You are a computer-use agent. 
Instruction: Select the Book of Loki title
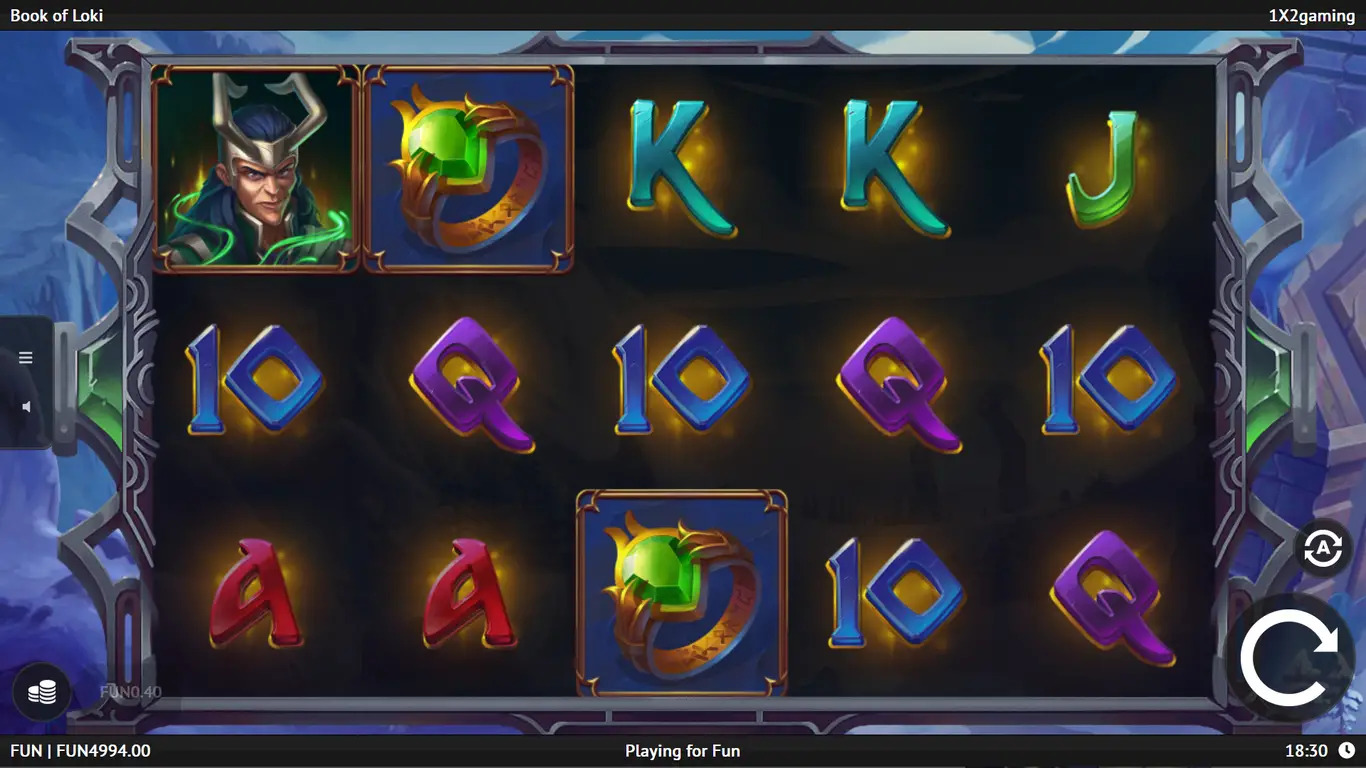pos(56,15)
